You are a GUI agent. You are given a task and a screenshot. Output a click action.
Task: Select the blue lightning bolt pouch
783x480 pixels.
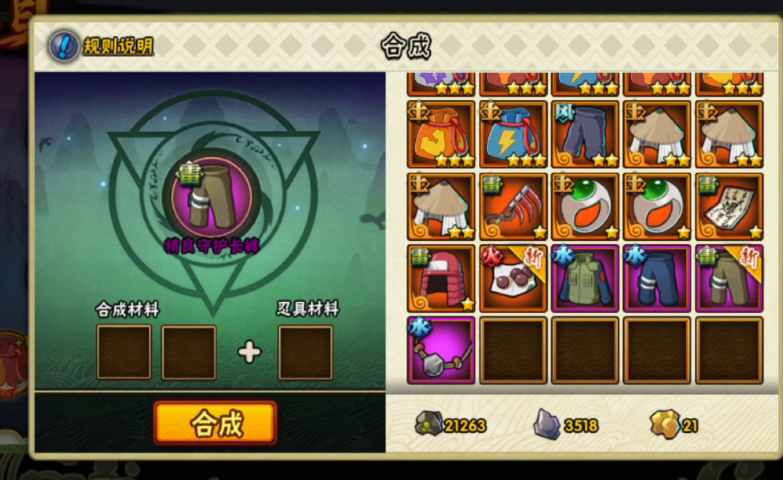click(x=513, y=134)
